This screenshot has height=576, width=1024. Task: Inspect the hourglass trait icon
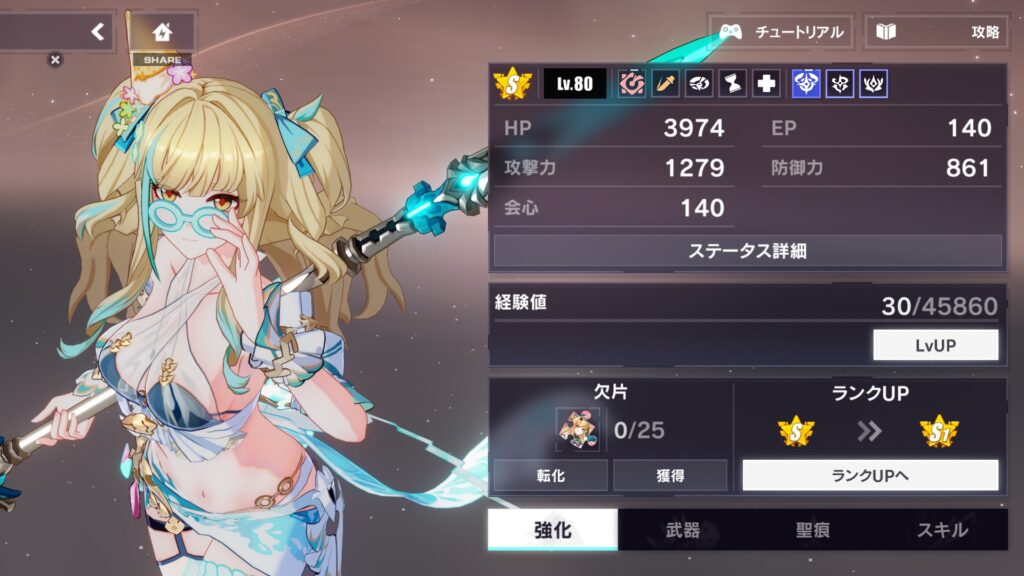733,84
